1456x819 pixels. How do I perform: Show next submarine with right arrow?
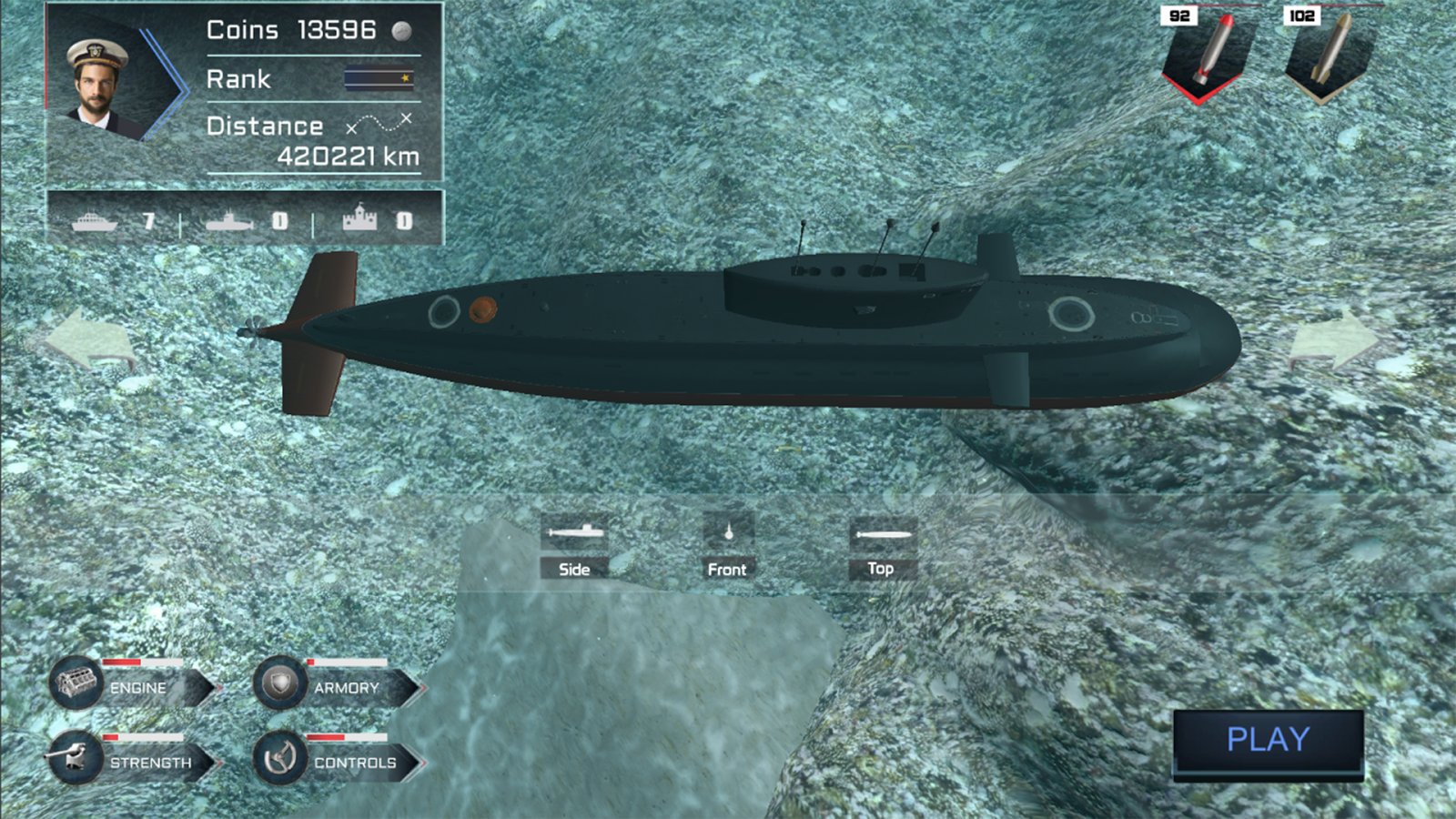tap(1334, 340)
